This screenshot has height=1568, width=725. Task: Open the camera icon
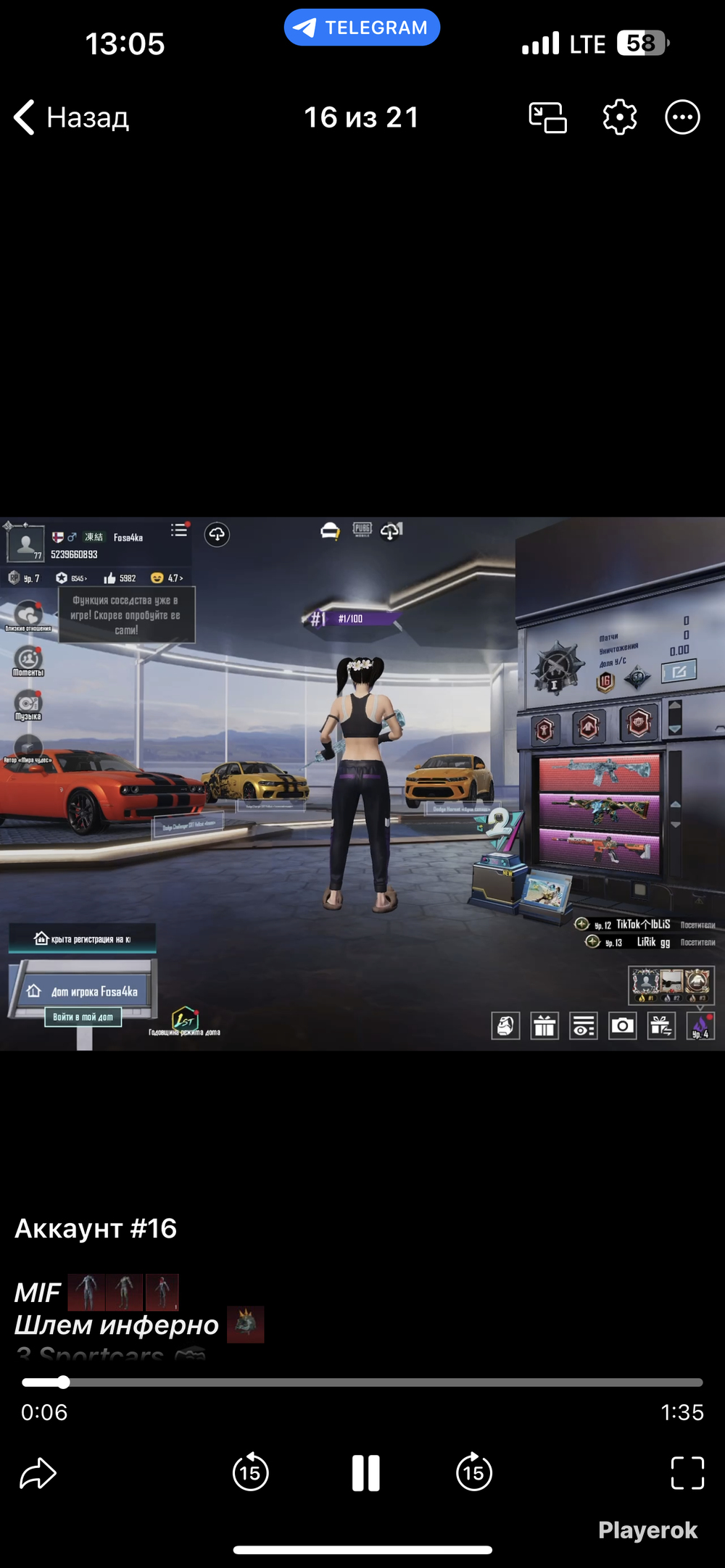tap(622, 1026)
